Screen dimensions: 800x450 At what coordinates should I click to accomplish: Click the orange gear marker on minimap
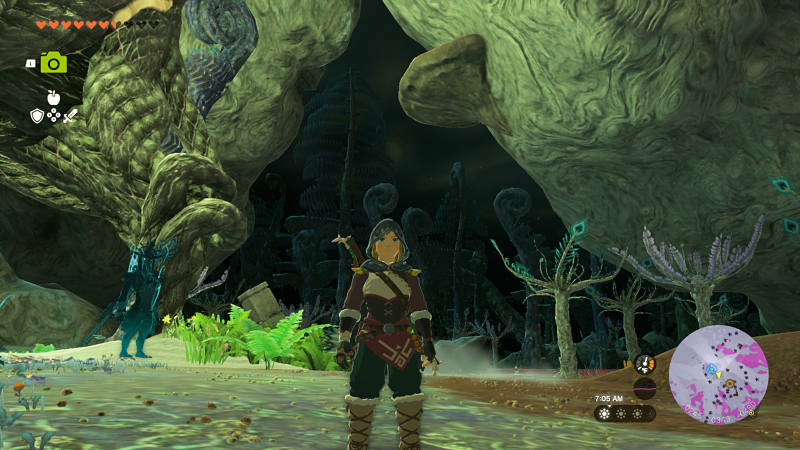click(729, 382)
